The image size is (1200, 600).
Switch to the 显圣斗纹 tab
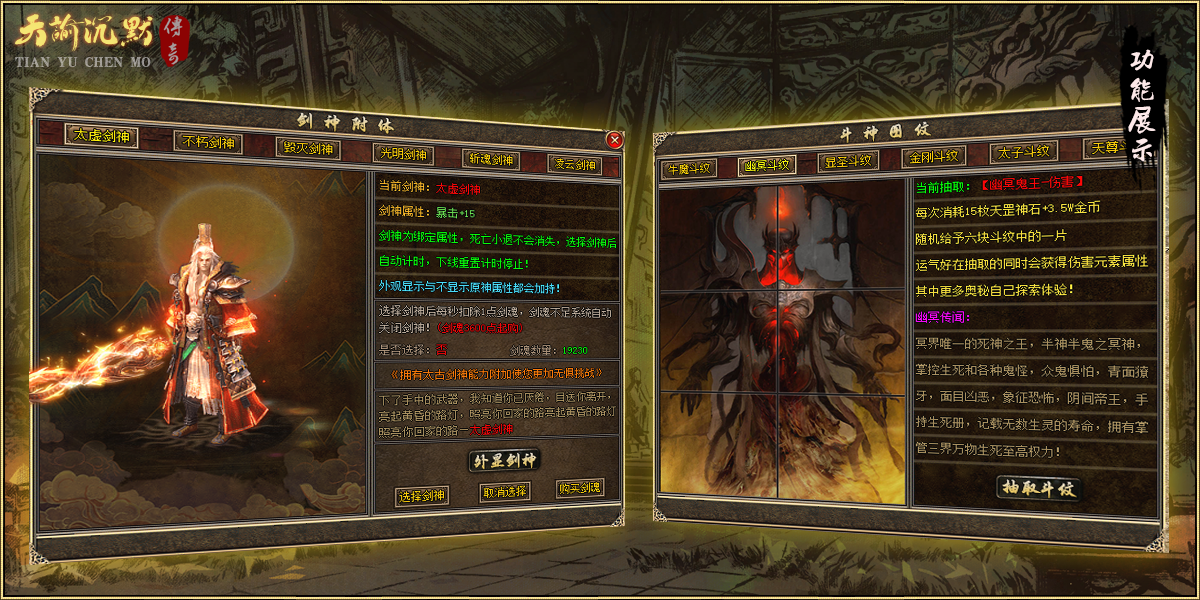[x=848, y=161]
